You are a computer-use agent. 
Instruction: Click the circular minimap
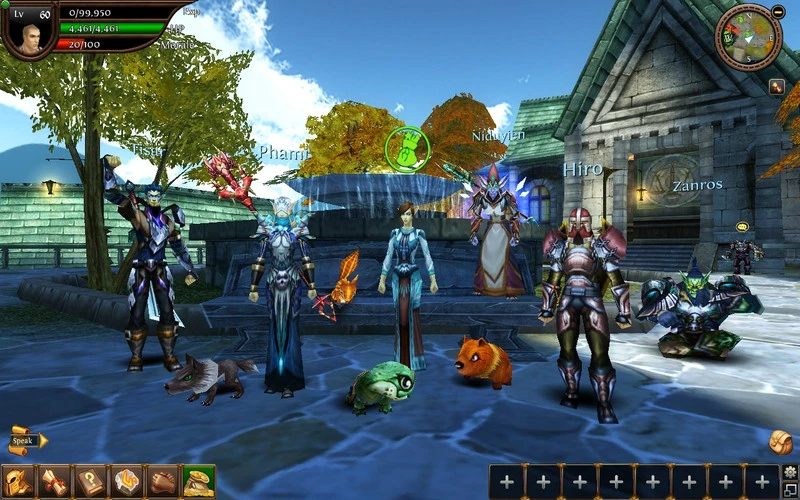(x=746, y=38)
